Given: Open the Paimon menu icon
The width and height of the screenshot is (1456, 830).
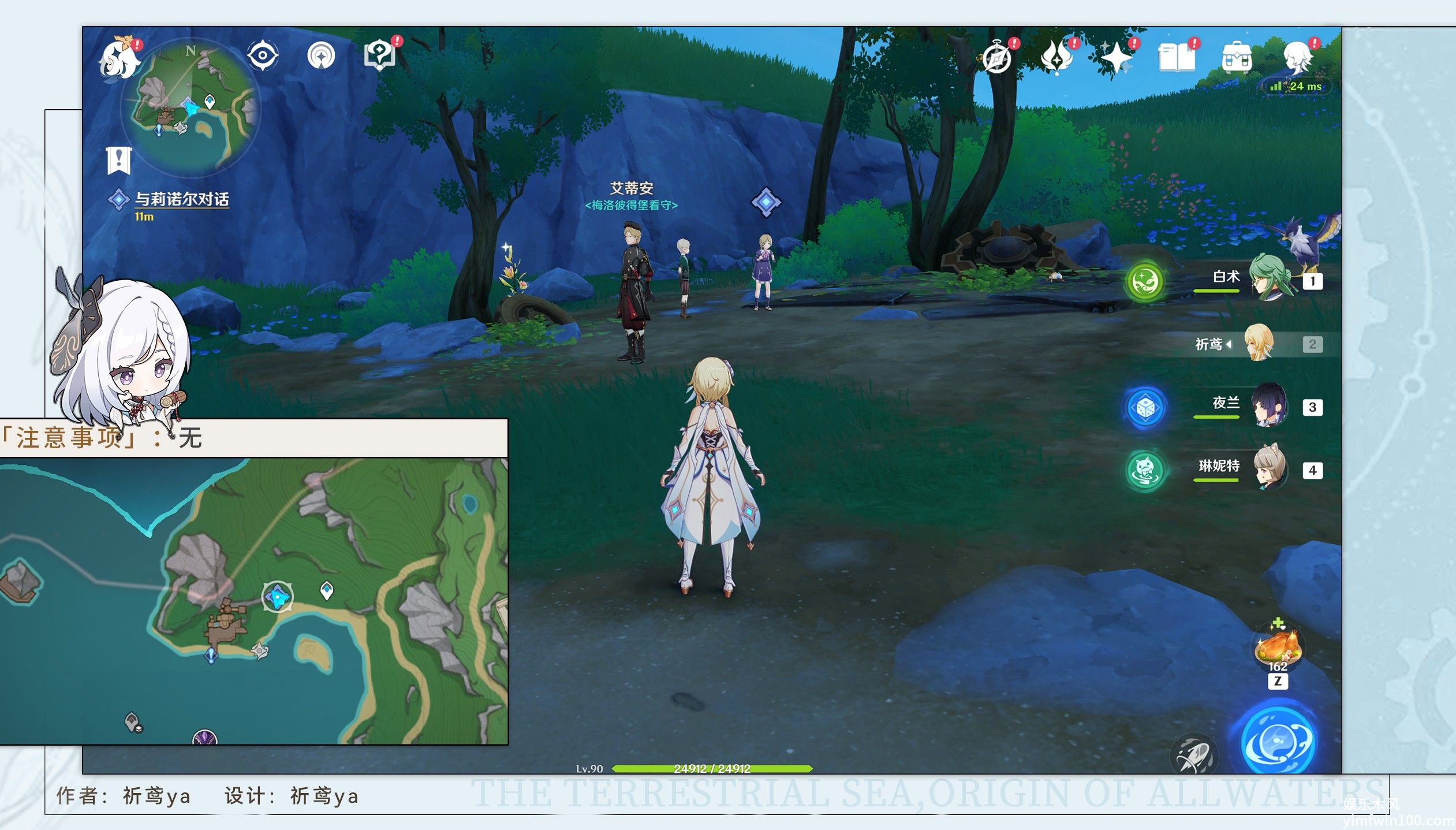Looking at the screenshot, I should coord(120,59).
